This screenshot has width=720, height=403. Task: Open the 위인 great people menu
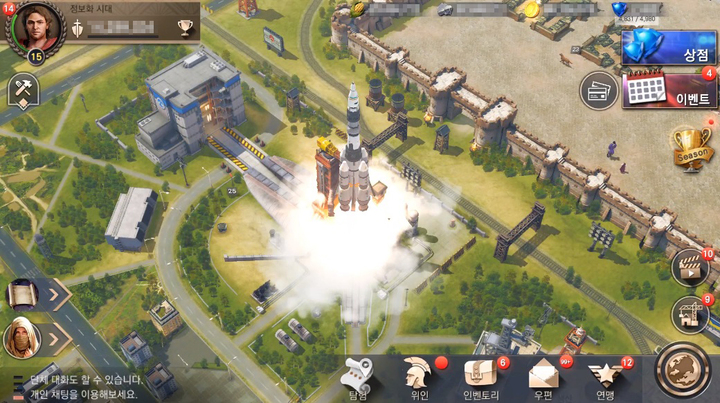pos(420,377)
